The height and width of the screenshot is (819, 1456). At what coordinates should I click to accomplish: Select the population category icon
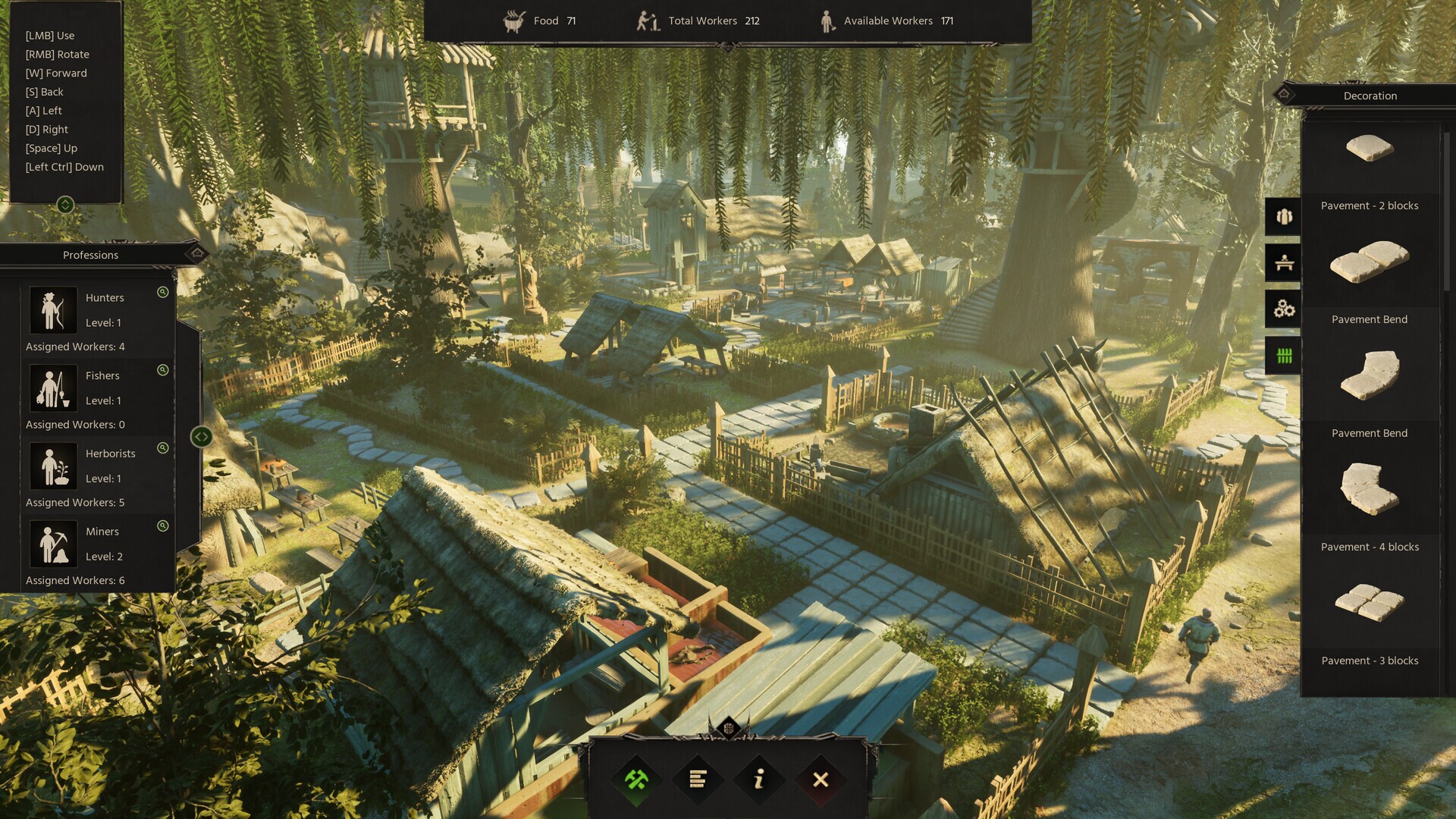coord(1283,215)
